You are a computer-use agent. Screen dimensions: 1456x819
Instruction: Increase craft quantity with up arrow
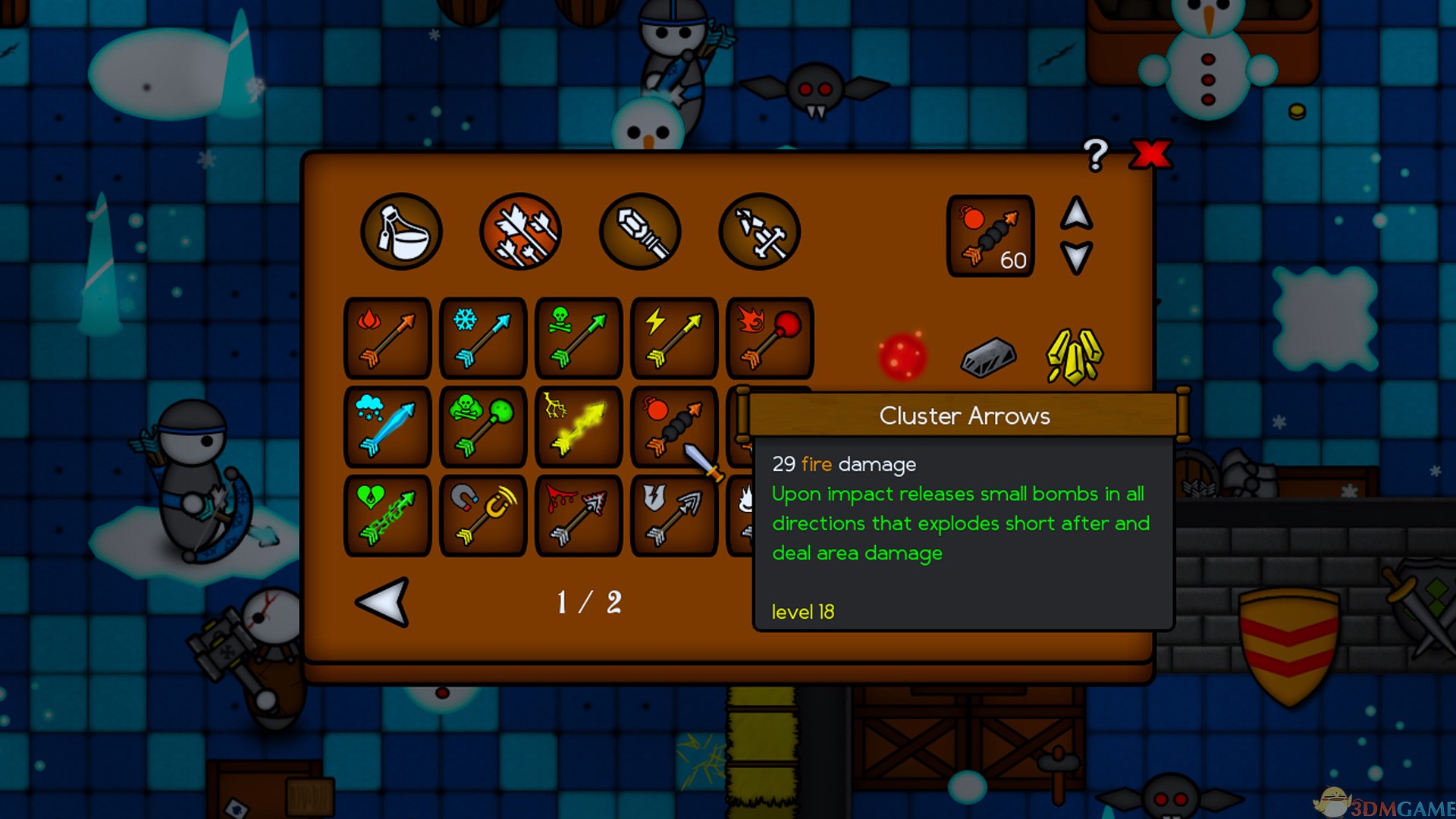pos(1076,213)
